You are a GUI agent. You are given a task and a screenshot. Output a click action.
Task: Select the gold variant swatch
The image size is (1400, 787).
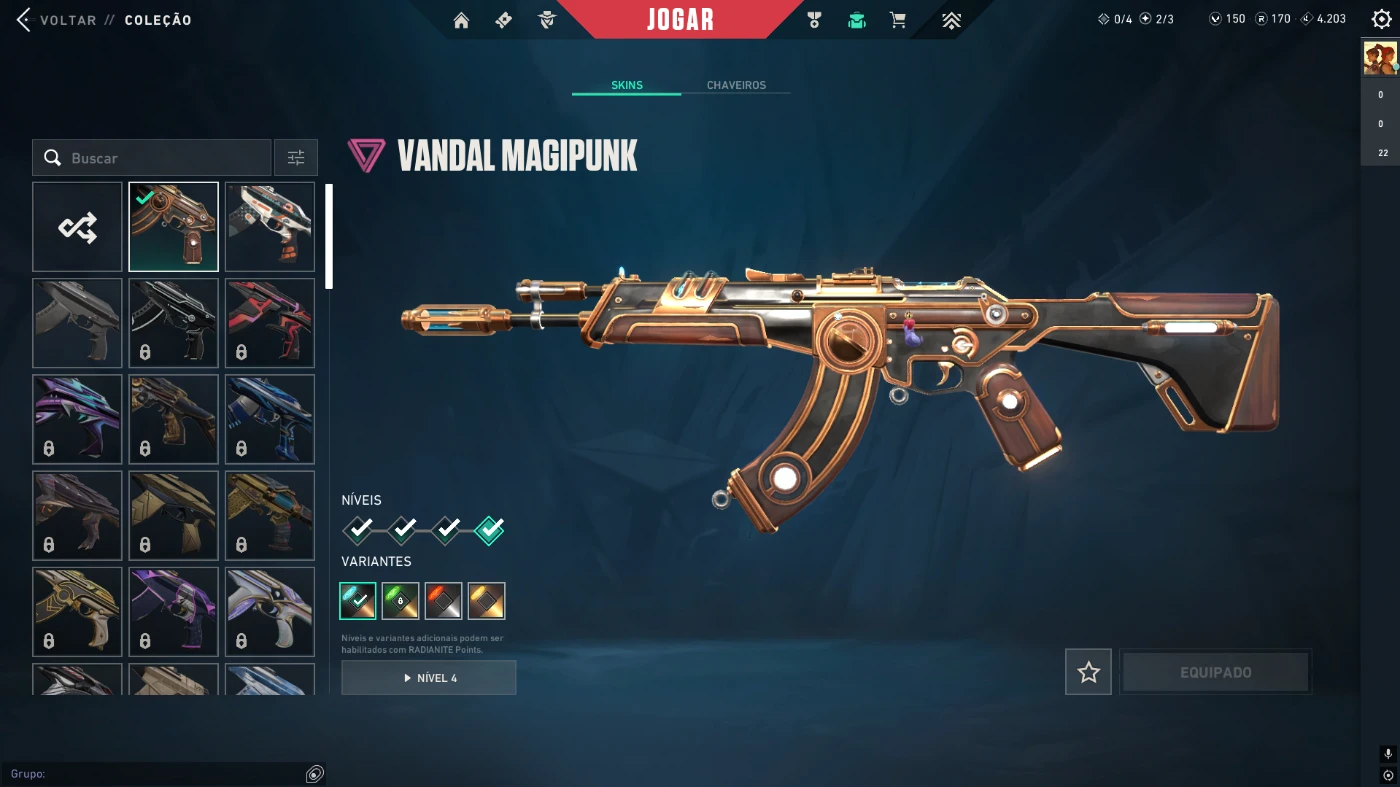[x=486, y=601]
